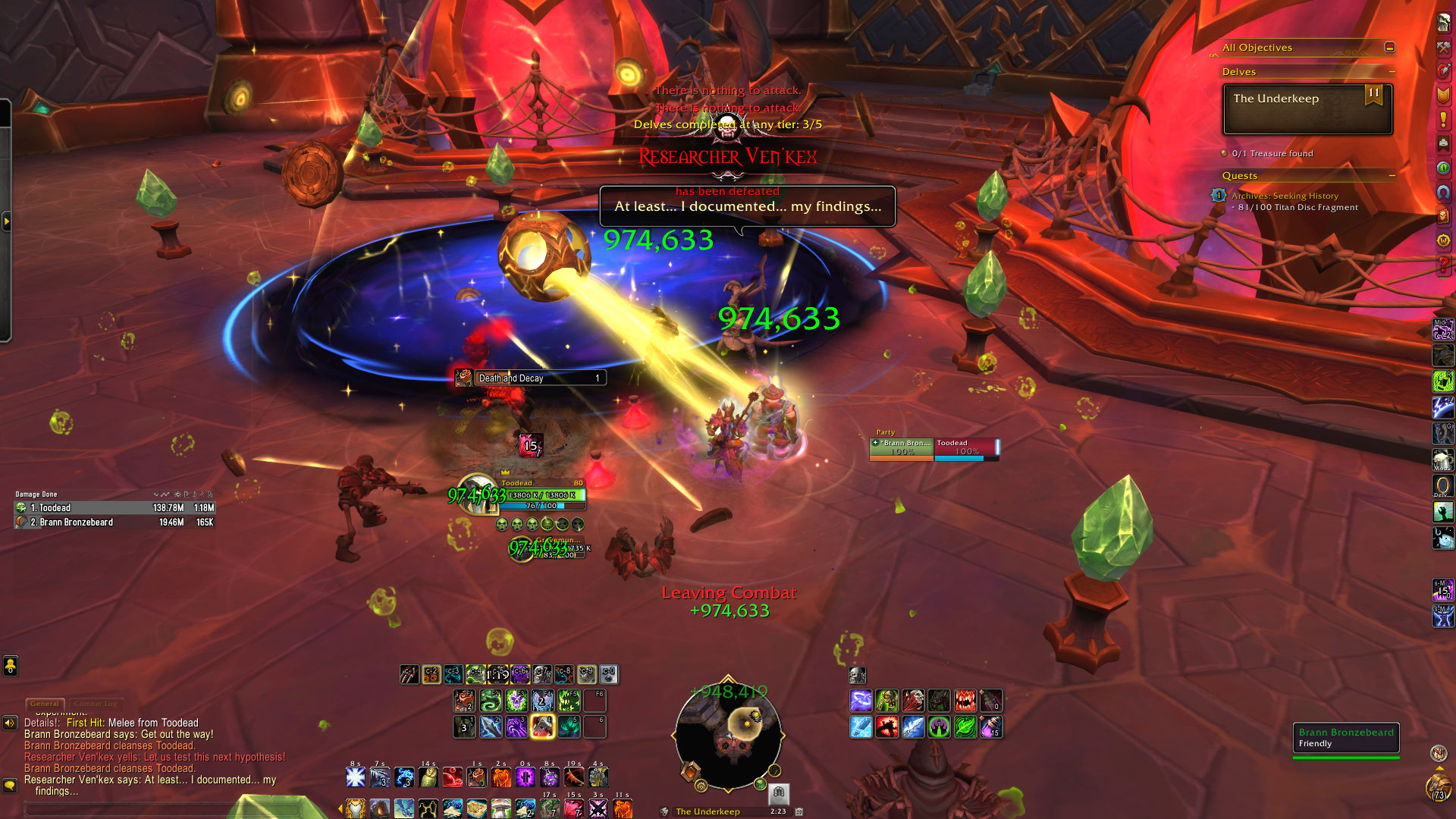1456x819 pixels.
Task: Toggle the chat voice speaker button
Action: (x=10, y=723)
